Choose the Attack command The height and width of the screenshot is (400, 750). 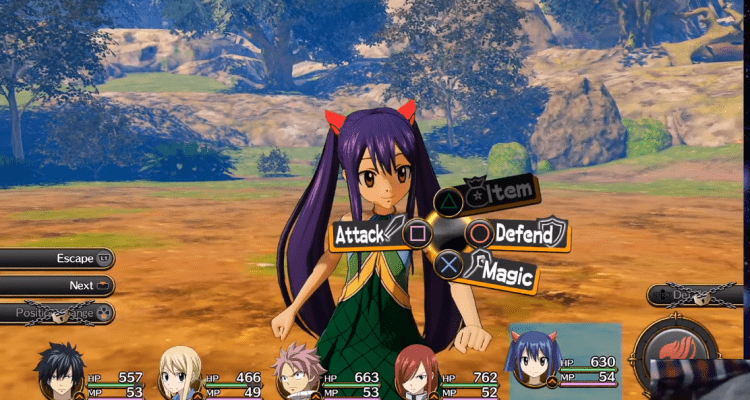(x=368, y=236)
